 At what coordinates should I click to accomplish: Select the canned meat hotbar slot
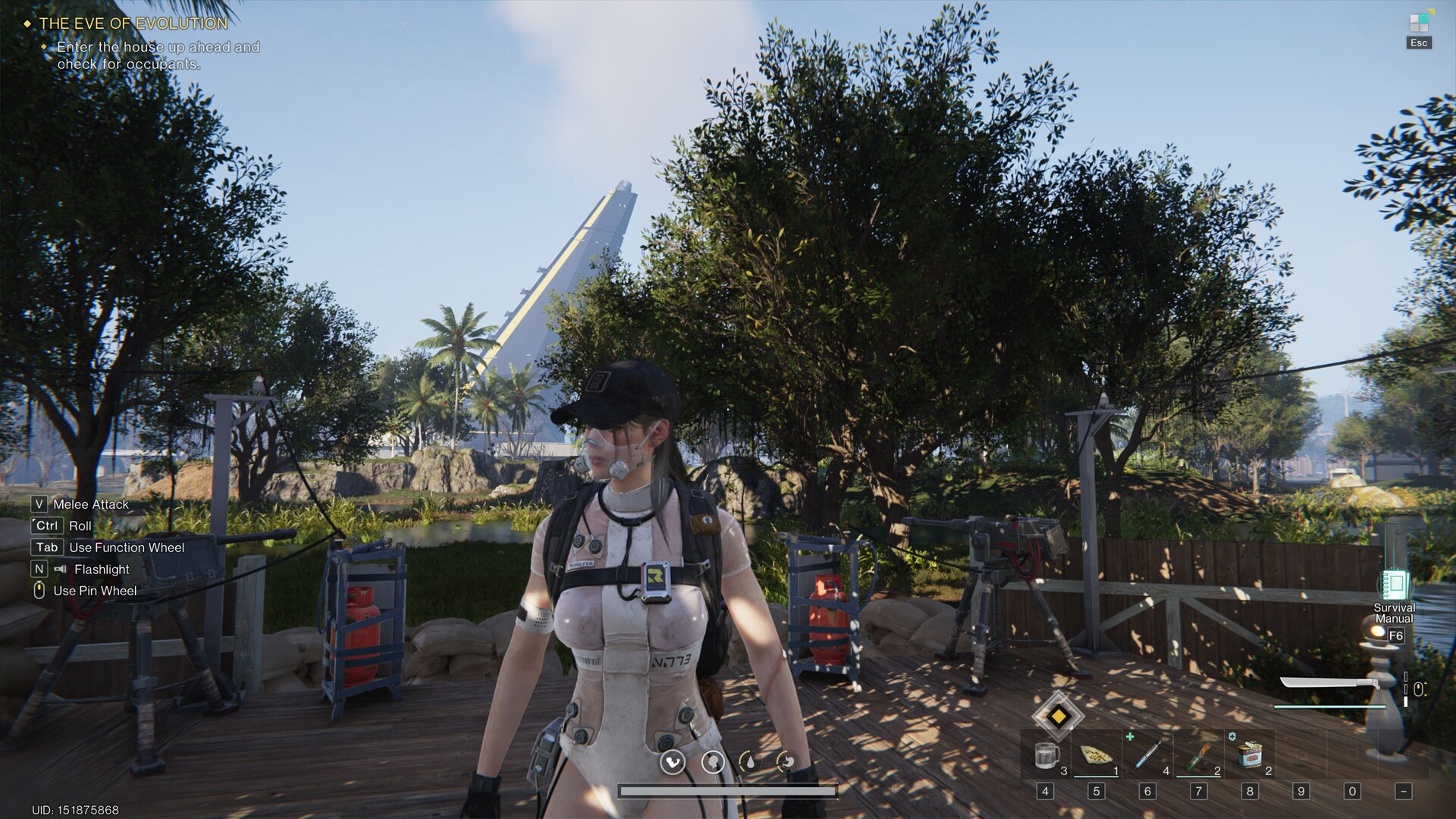click(x=1249, y=755)
